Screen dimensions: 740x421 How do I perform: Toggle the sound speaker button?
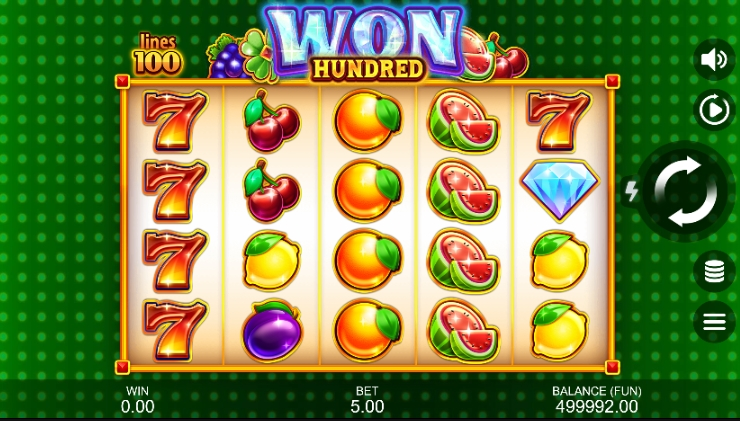[x=714, y=59]
